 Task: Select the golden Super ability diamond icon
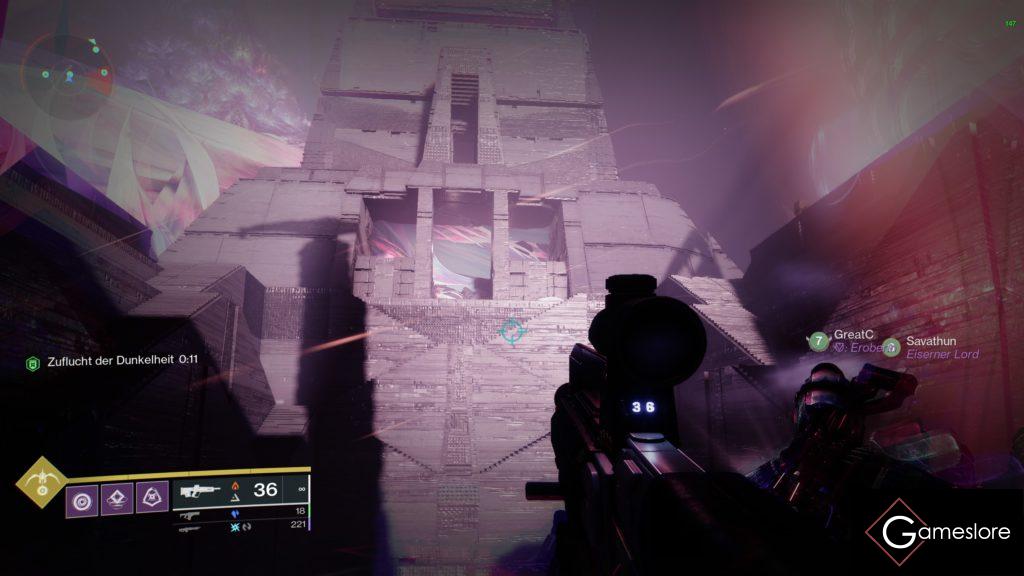click(41, 484)
